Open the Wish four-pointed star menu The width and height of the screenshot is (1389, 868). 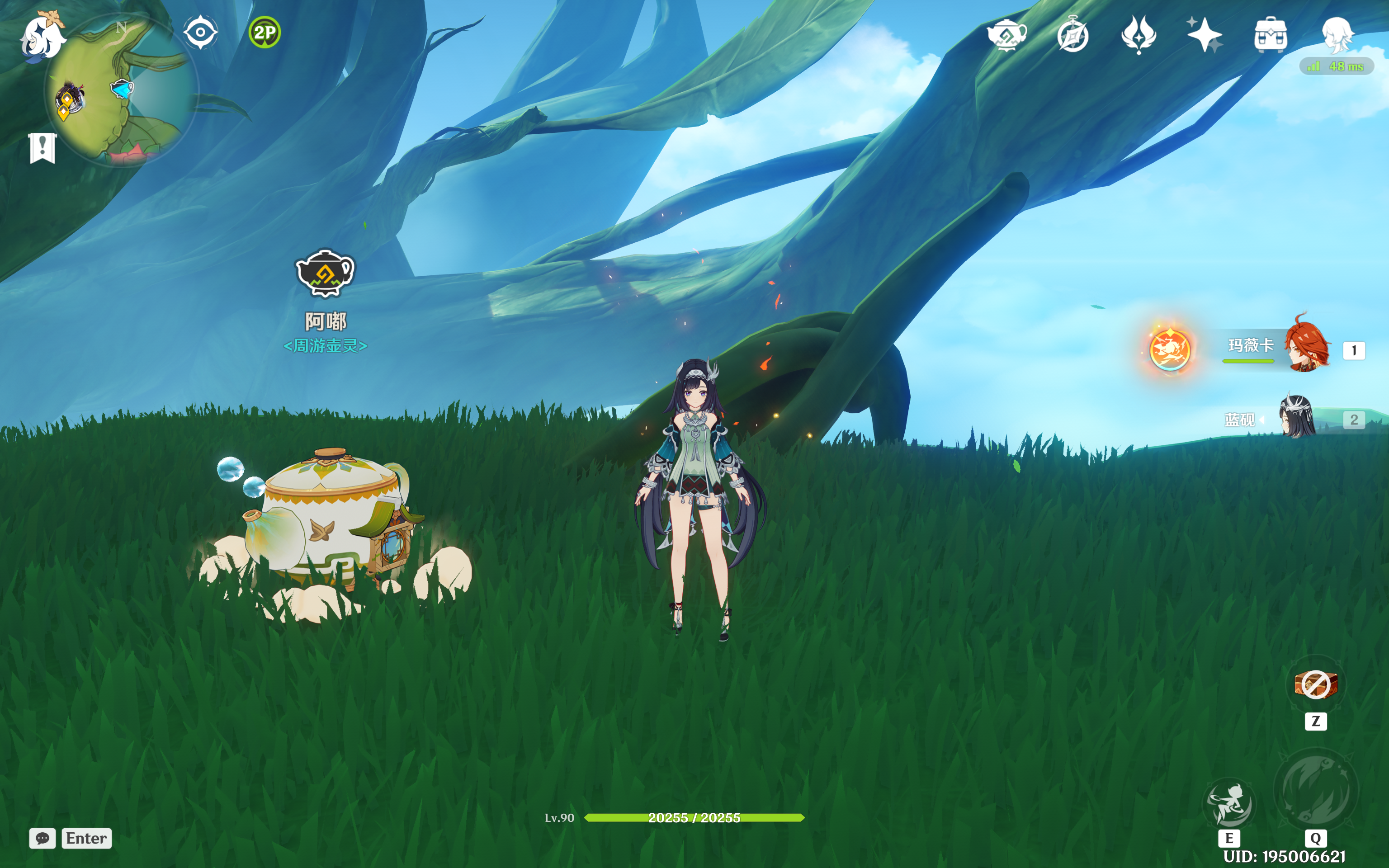click(1205, 35)
